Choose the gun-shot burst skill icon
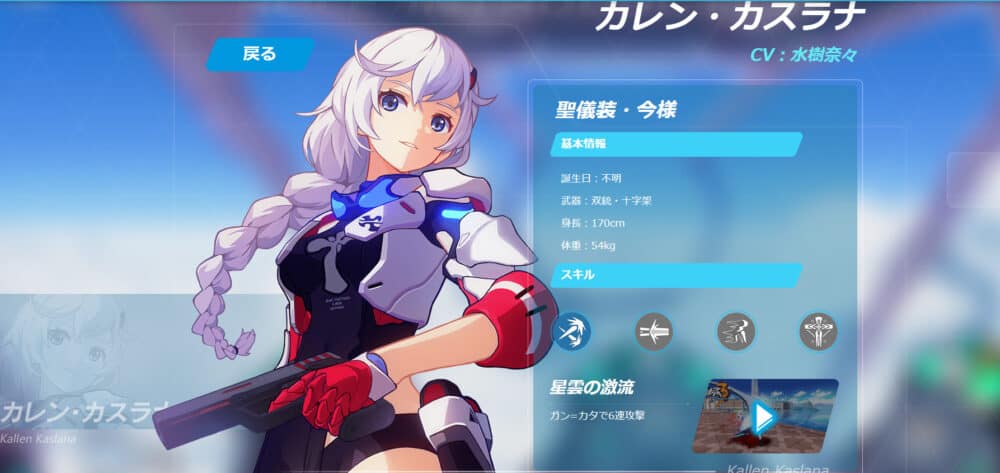The height and width of the screenshot is (473, 1000). (x=654, y=331)
